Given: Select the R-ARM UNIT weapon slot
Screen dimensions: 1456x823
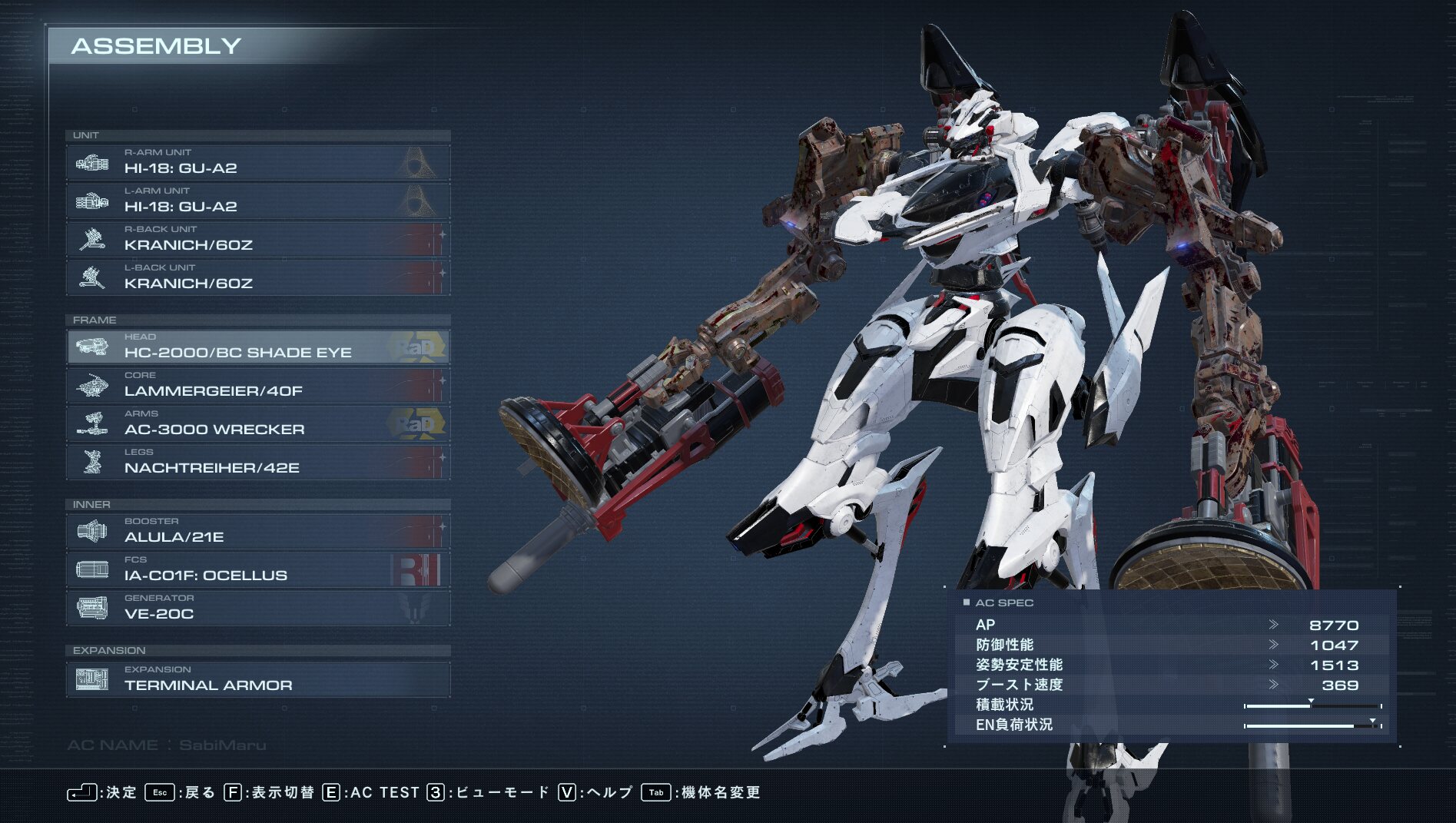Looking at the screenshot, I should coord(257,162).
